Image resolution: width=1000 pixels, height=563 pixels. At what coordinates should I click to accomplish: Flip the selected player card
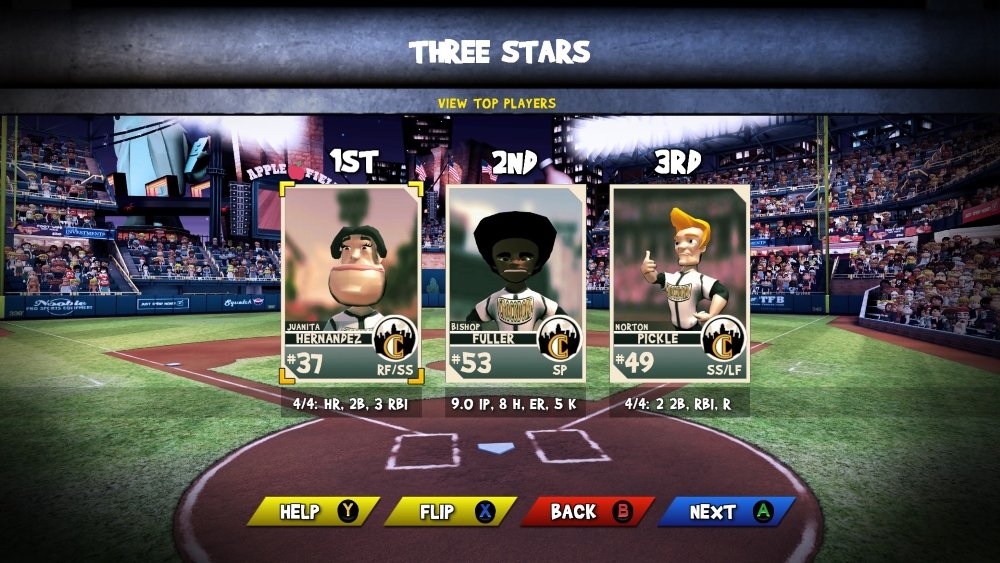(450, 511)
